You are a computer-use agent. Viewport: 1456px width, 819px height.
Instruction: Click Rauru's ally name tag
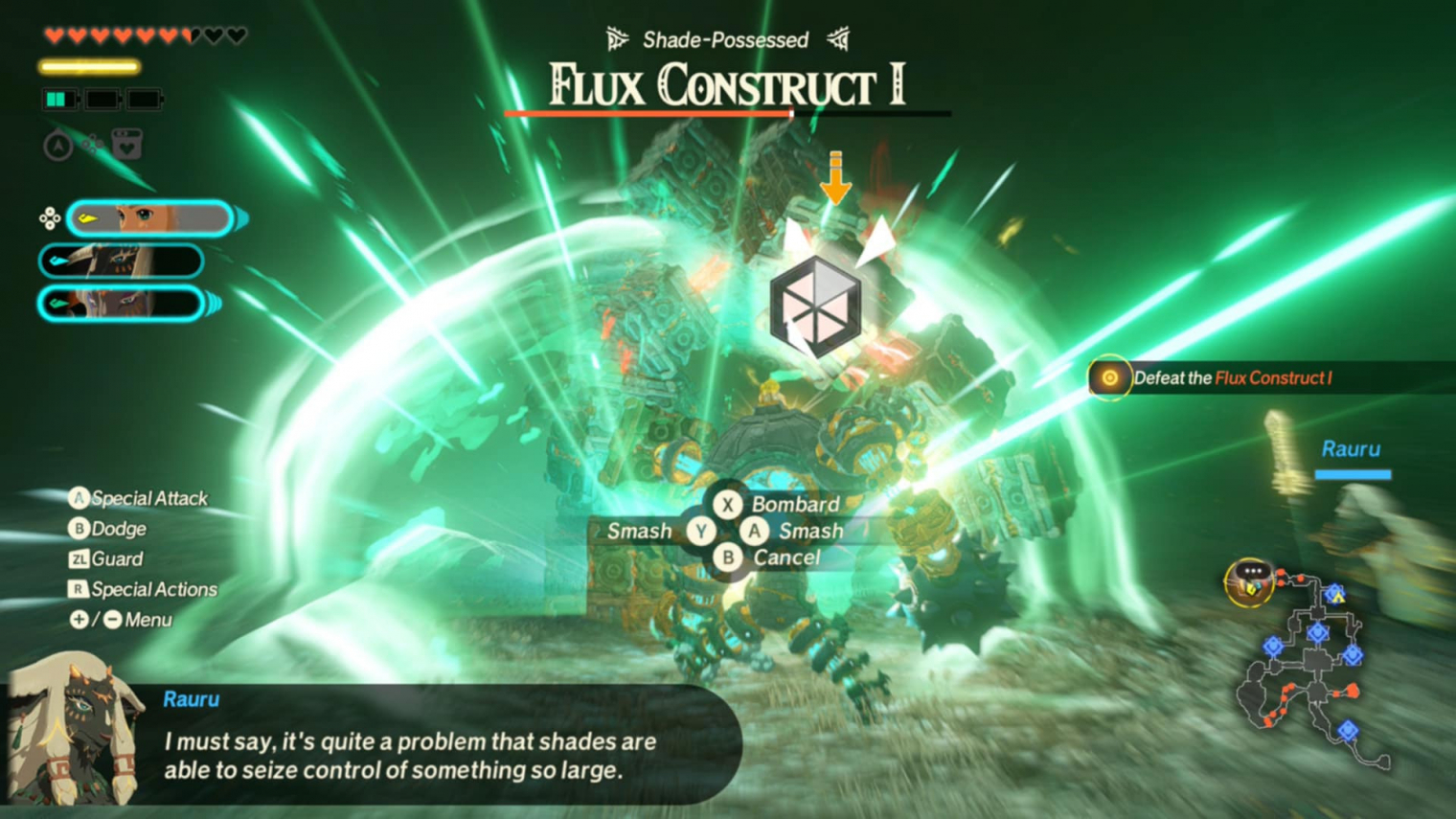point(1351,449)
